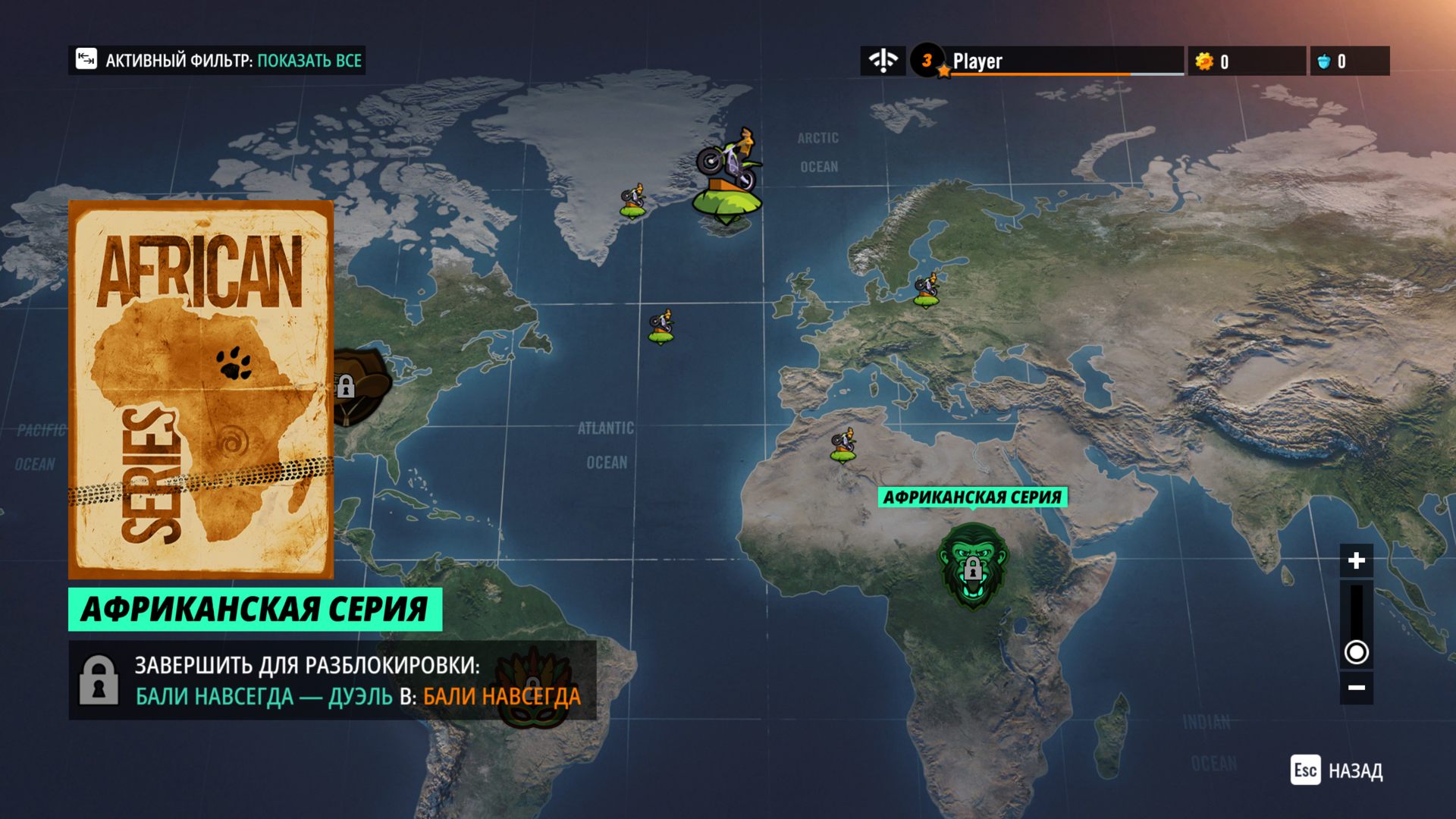Select the track marker in northern Europe
Screen dimensions: 1456x819
click(926, 290)
